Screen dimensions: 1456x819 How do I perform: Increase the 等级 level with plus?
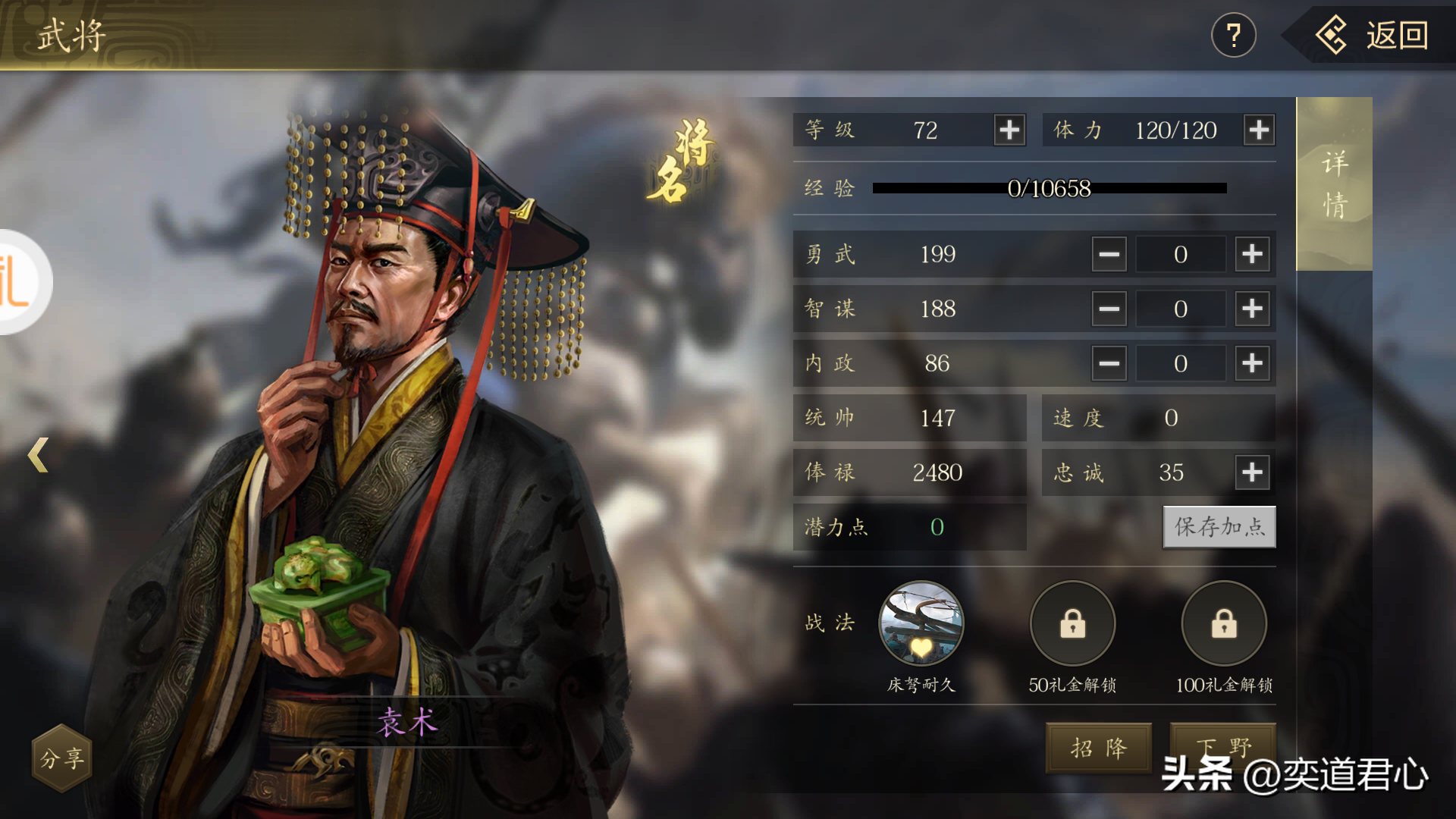(1009, 130)
